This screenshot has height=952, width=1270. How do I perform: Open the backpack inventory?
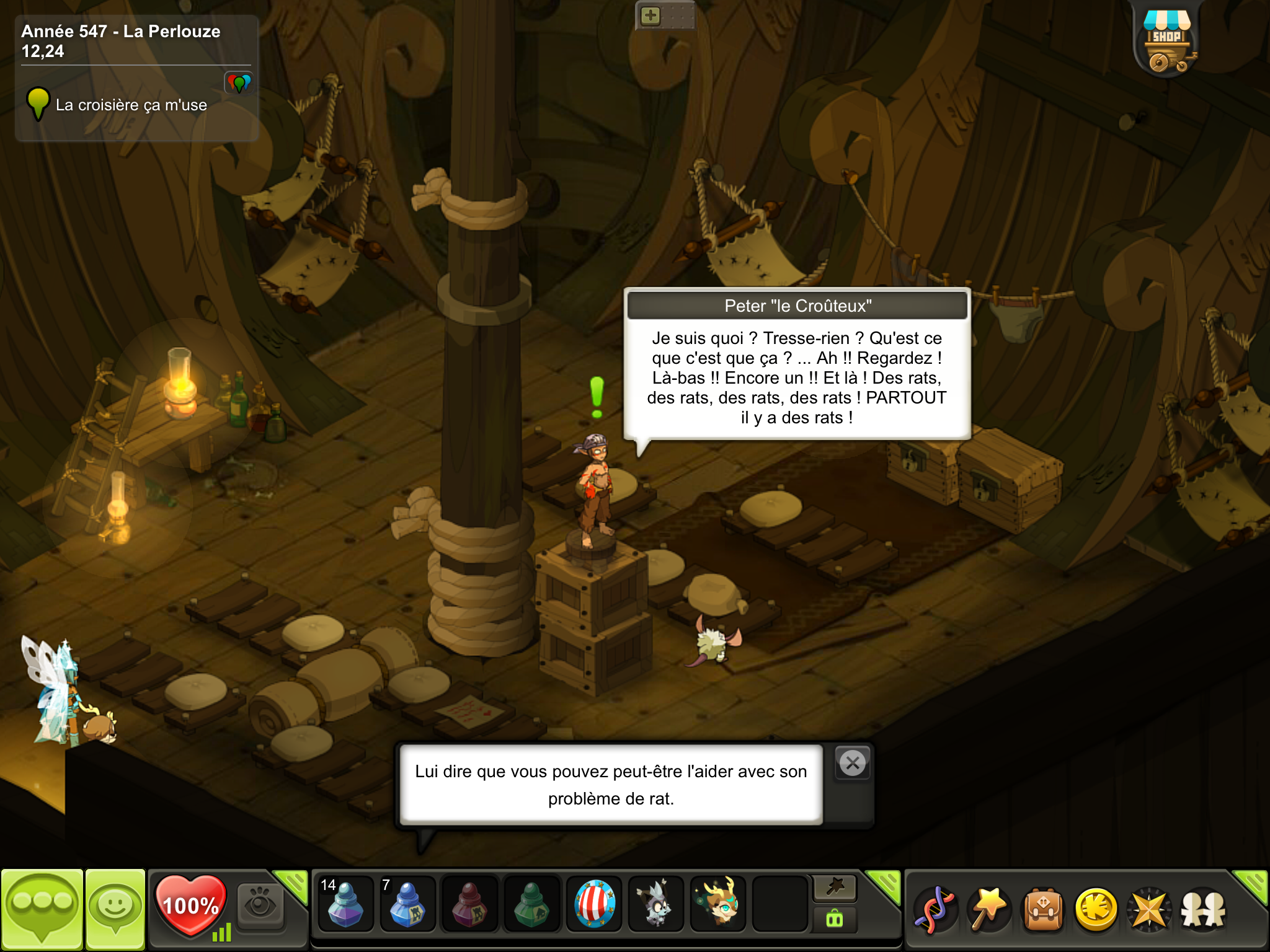tap(1043, 909)
